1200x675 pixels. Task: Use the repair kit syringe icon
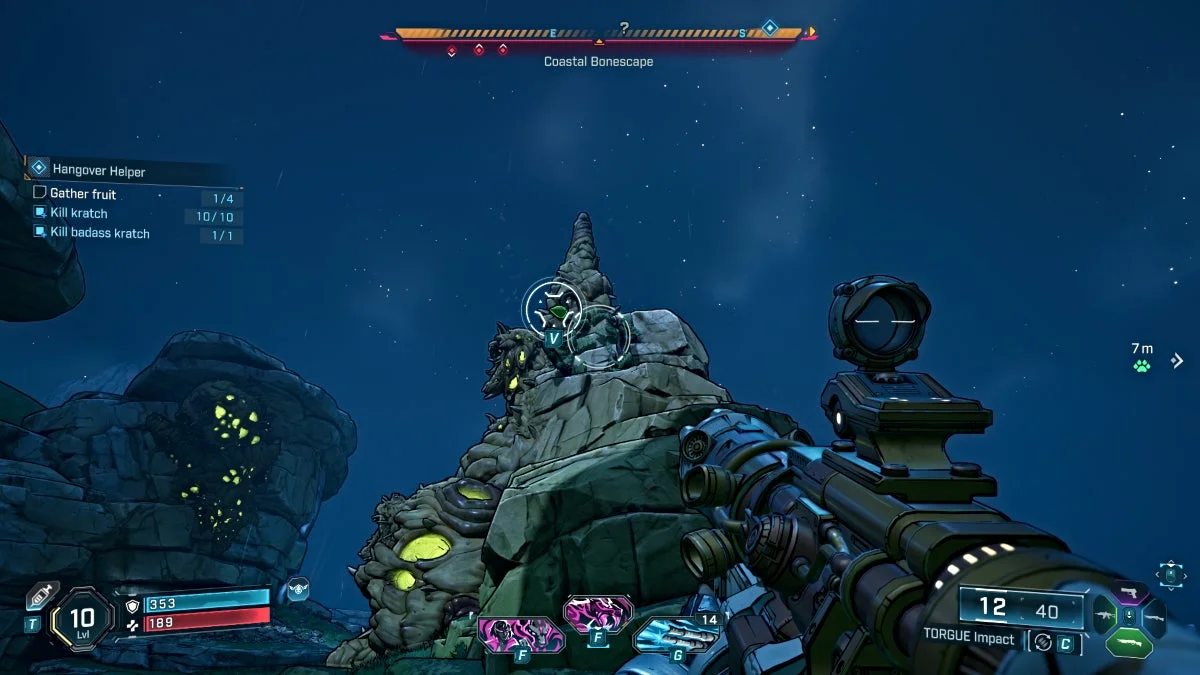point(40,594)
